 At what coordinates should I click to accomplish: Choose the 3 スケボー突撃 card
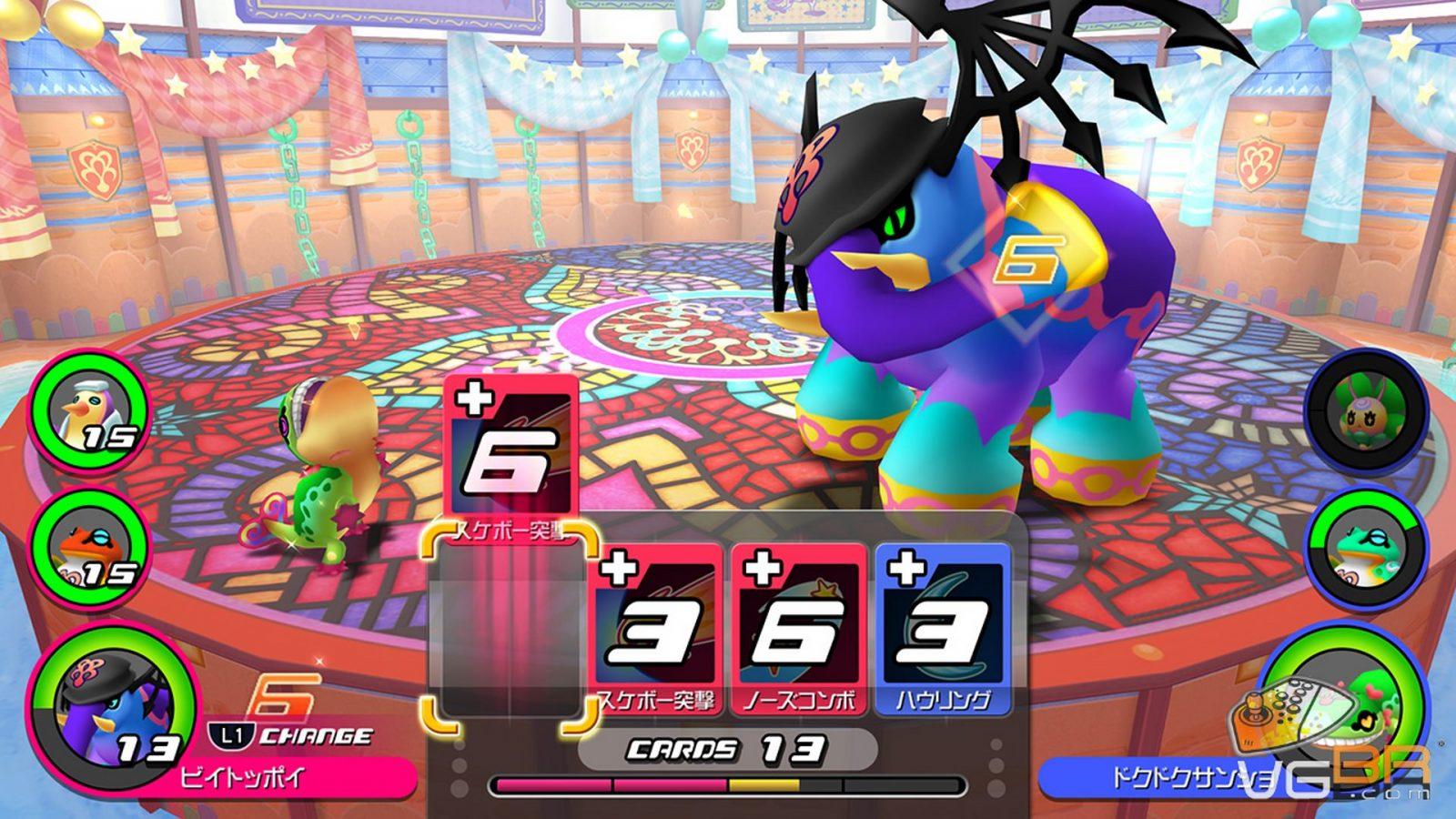pyautogui.click(x=655, y=628)
